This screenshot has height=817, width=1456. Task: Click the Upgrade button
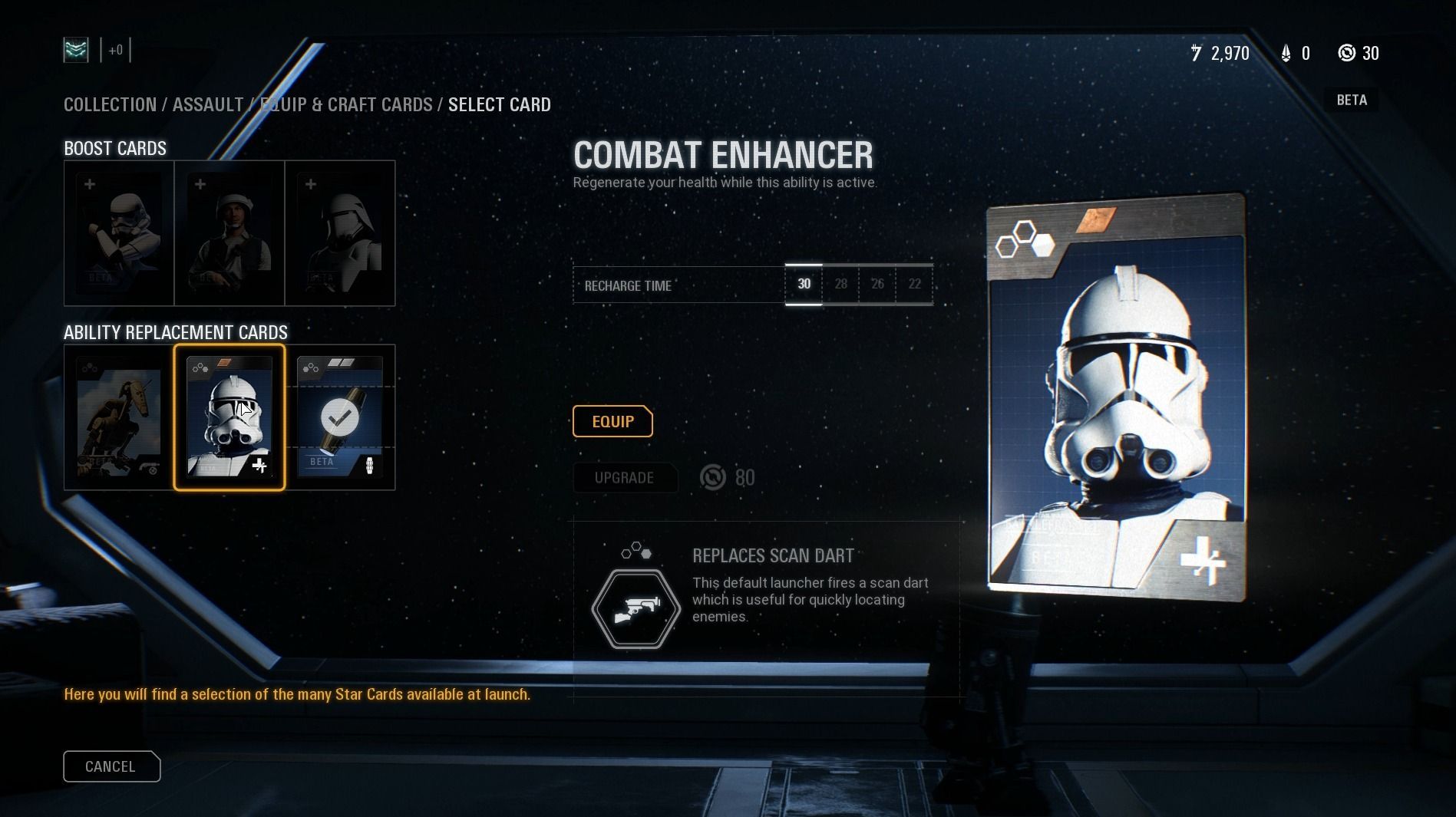[624, 478]
